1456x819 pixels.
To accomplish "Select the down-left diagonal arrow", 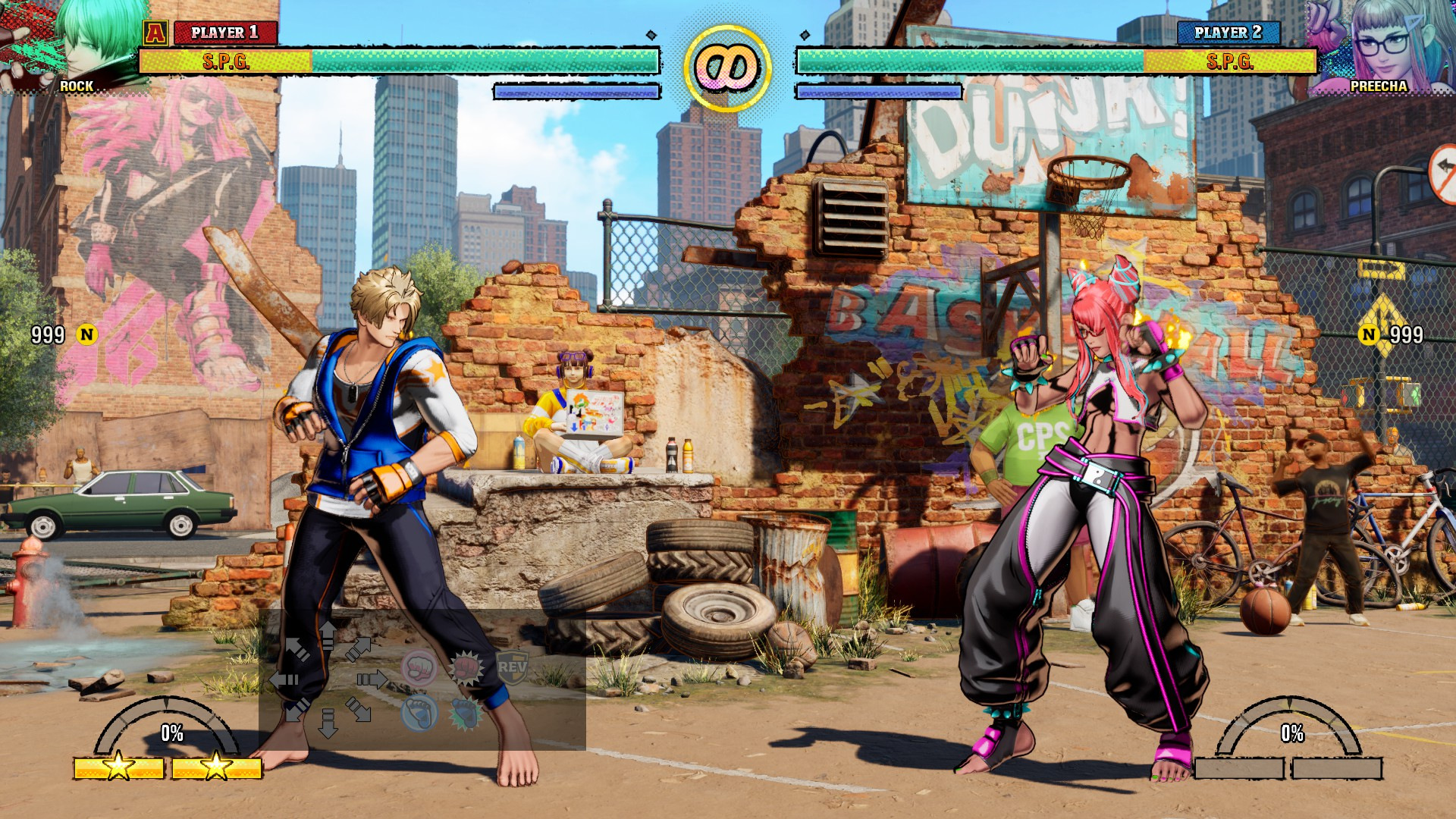I will (297, 710).
